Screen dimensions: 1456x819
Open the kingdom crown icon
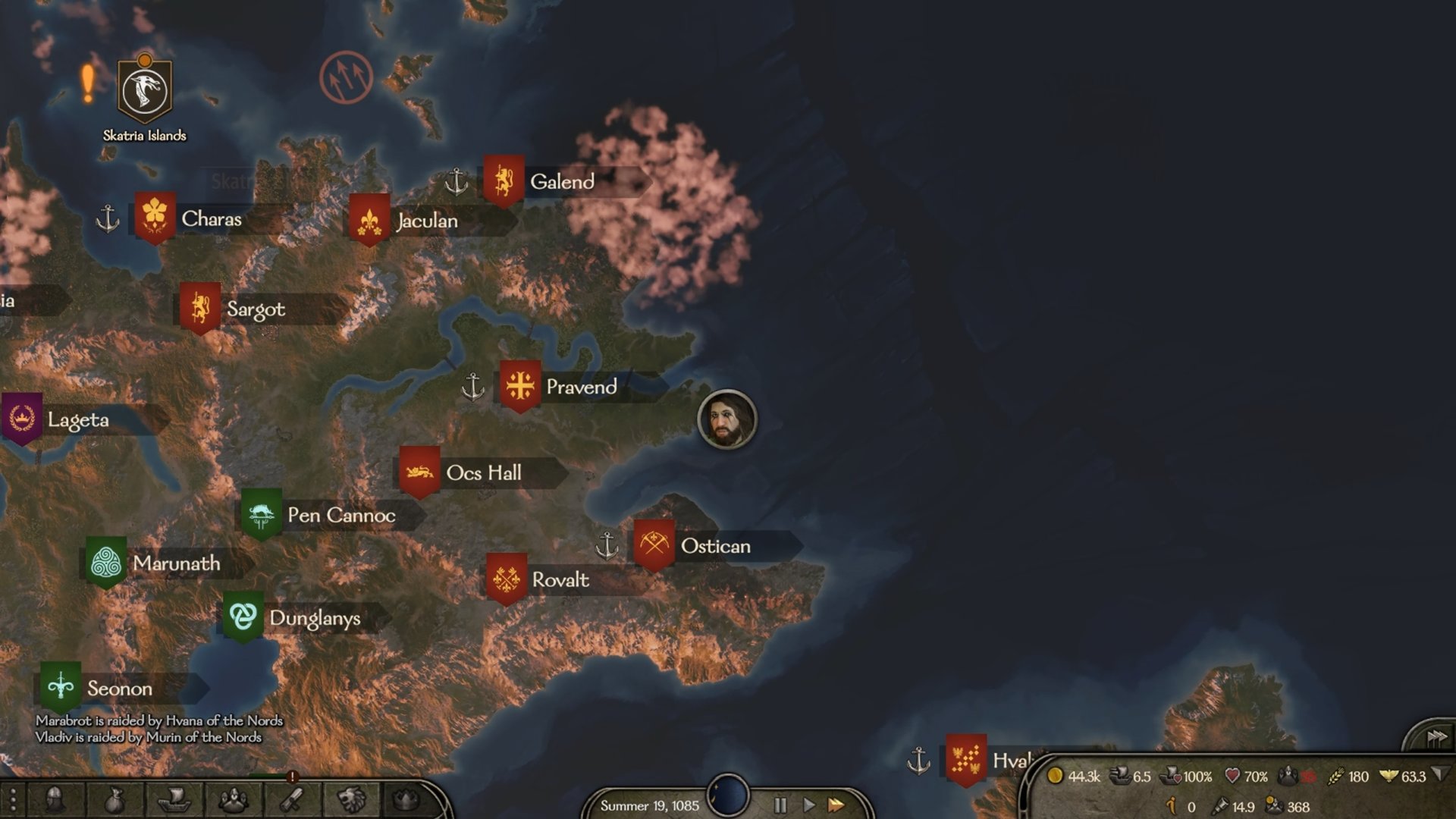(x=407, y=800)
